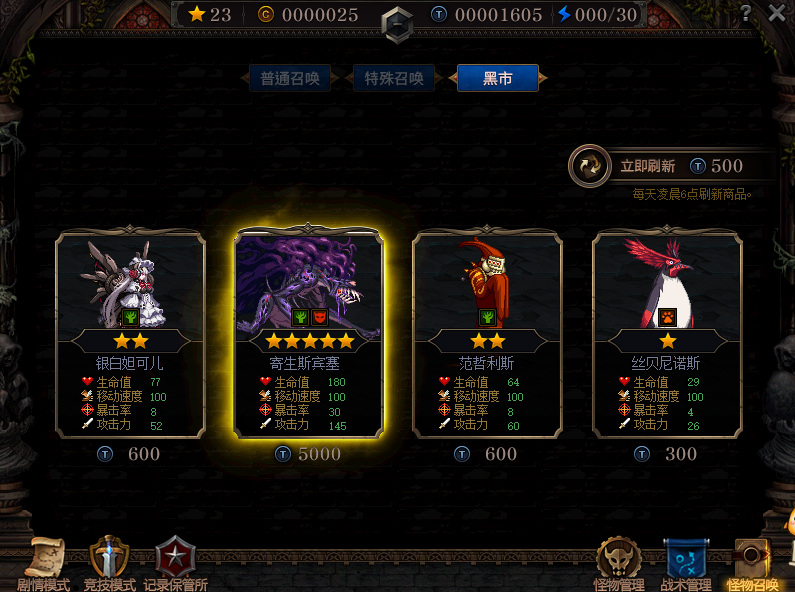
Task: Open help with the question mark
Action: click(x=746, y=13)
